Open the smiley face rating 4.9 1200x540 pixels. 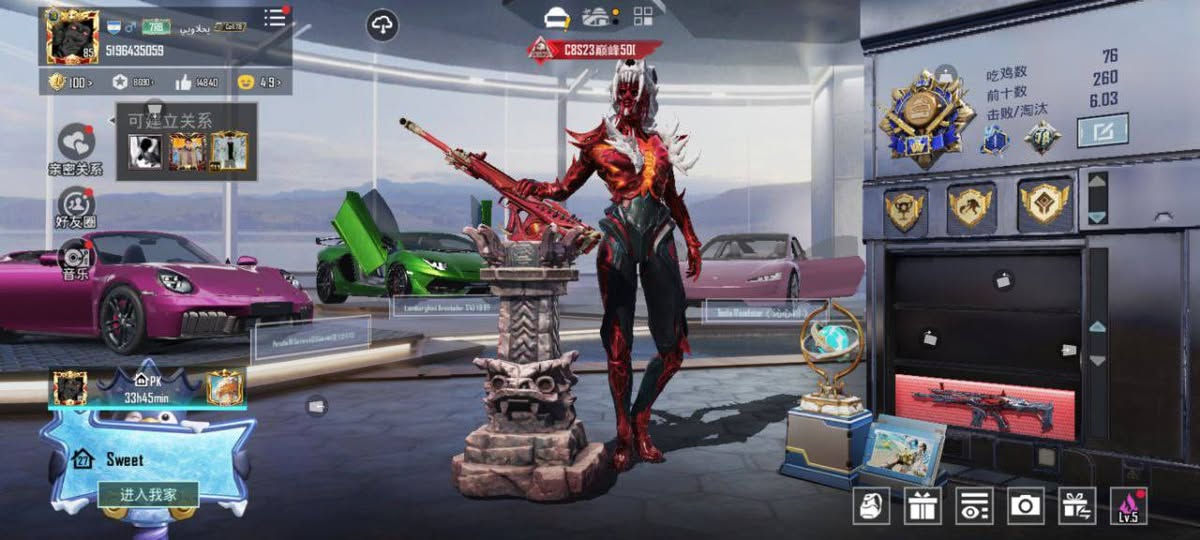click(258, 83)
